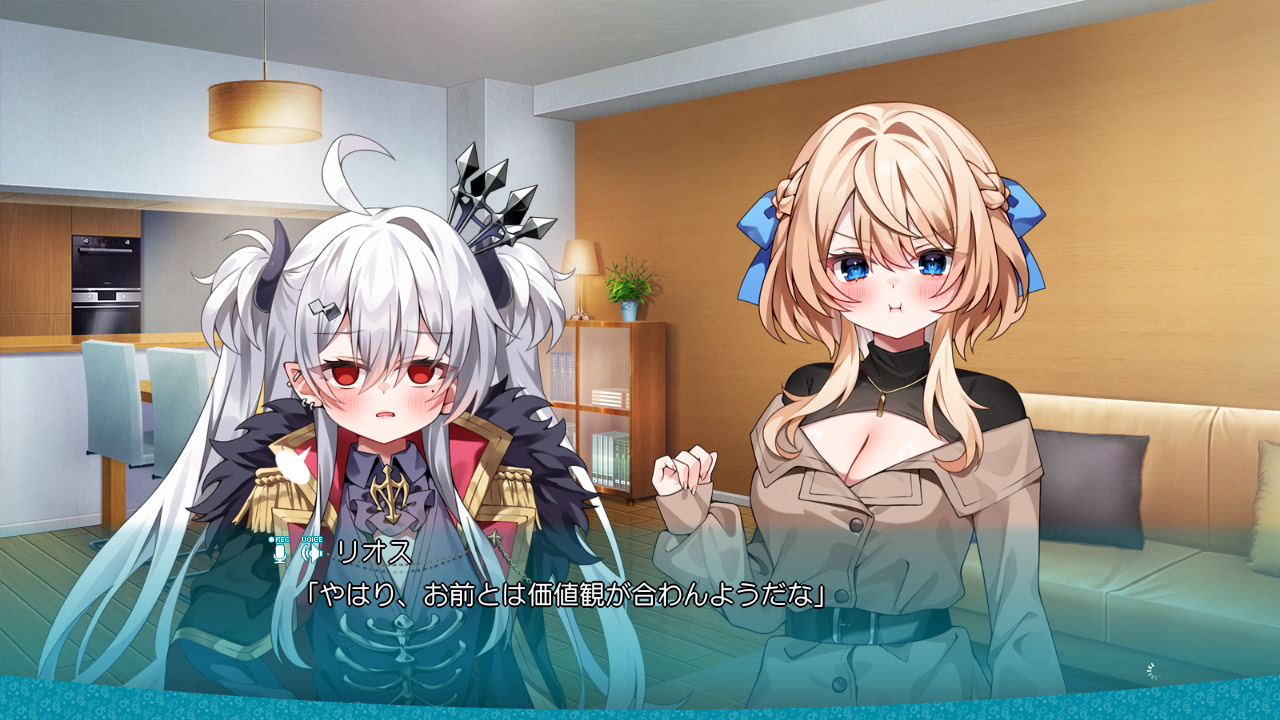Screen dimensions: 1280x720
Task: Click the cyan circle beside the REC text
Action: (271, 539)
